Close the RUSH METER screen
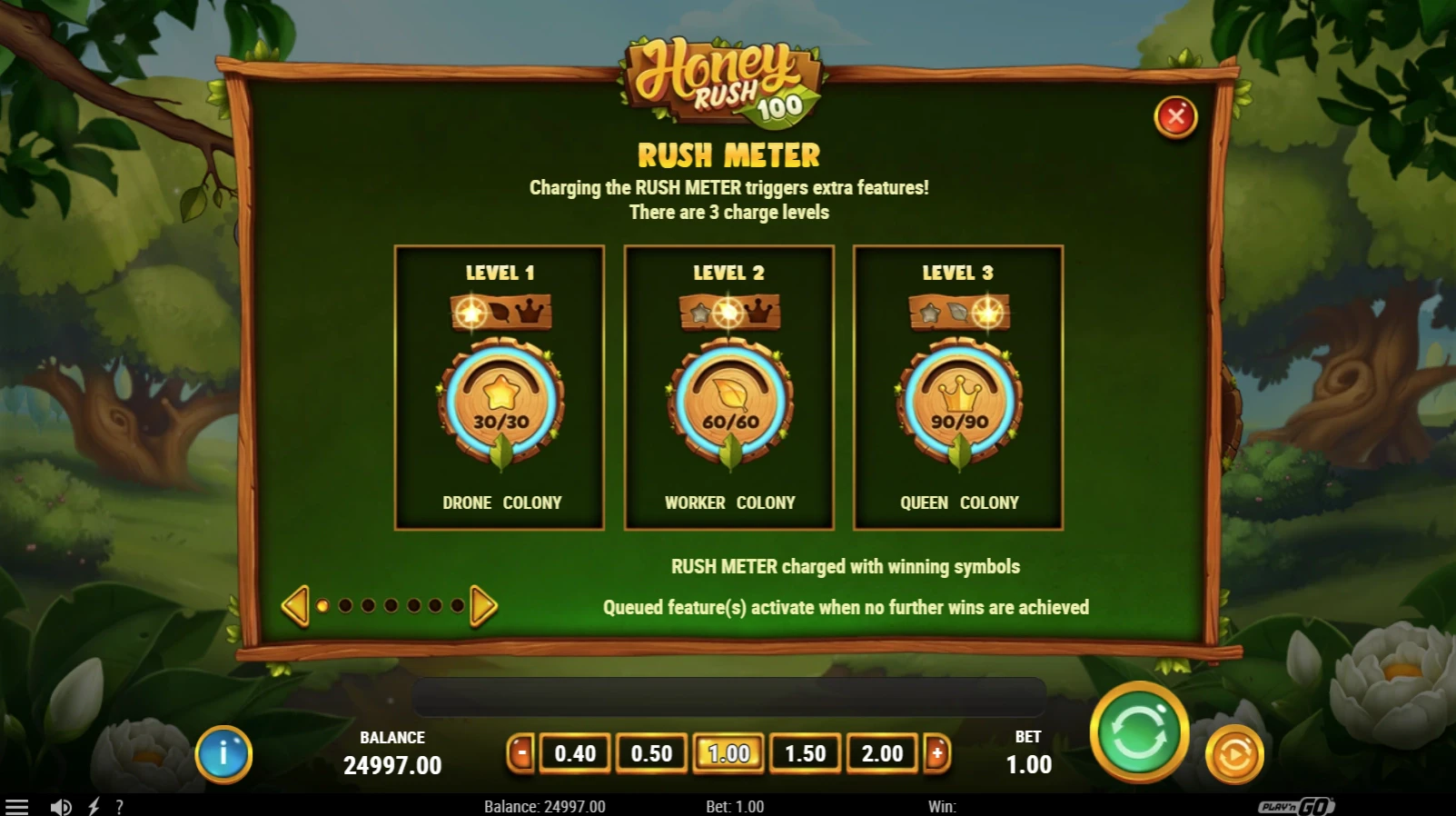Image resolution: width=1456 pixels, height=816 pixels. (1175, 116)
